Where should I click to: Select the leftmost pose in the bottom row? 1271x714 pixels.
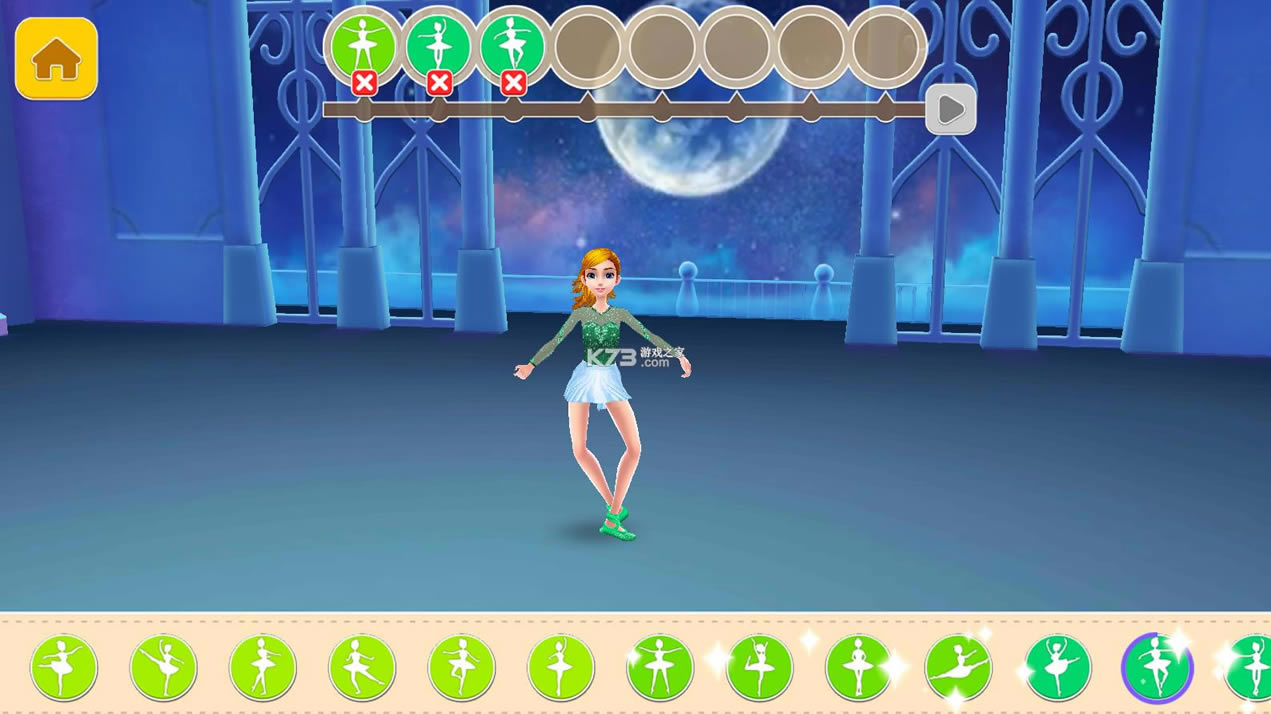point(64,667)
